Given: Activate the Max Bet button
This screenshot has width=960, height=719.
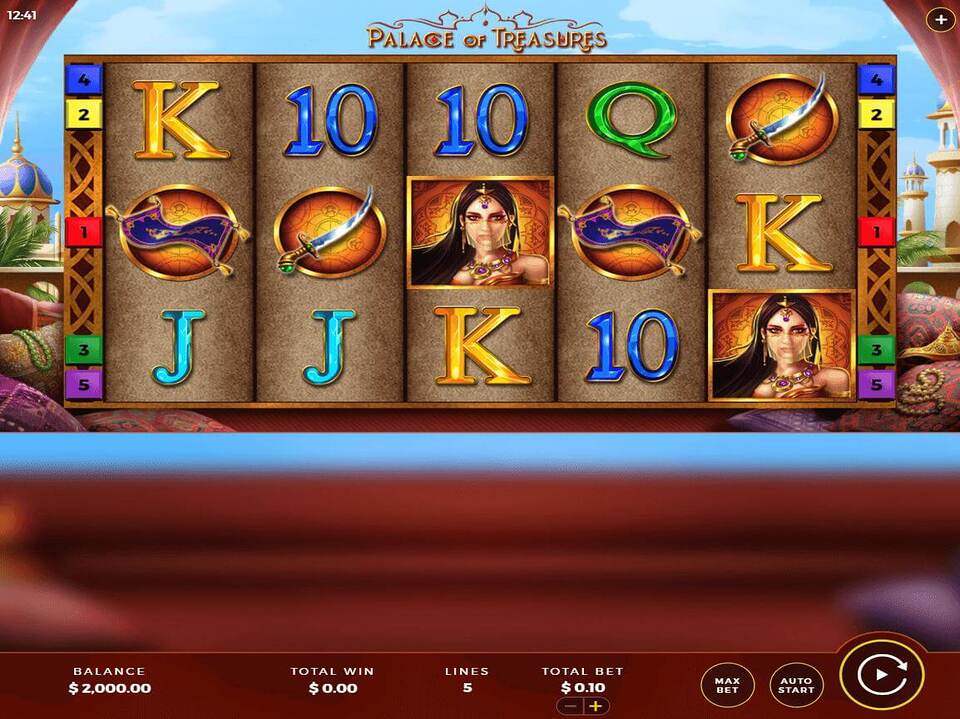Looking at the screenshot, I should 727,684.
